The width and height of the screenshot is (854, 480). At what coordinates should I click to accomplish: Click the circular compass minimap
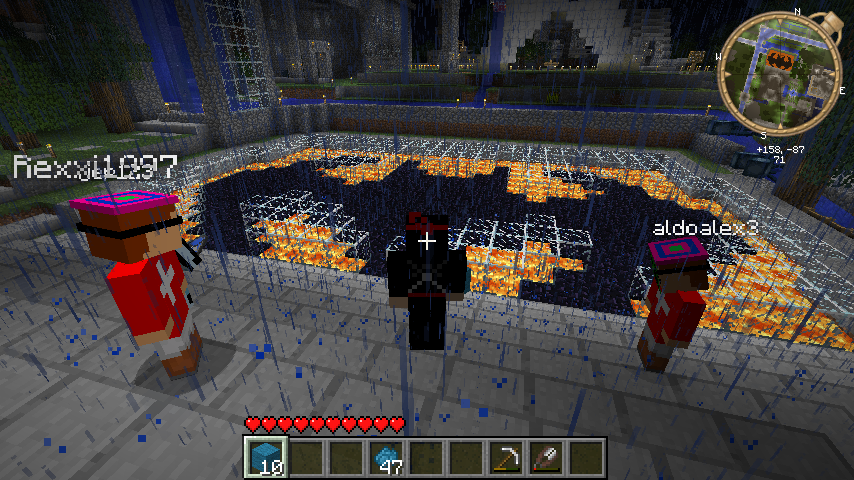coord(775,70)
